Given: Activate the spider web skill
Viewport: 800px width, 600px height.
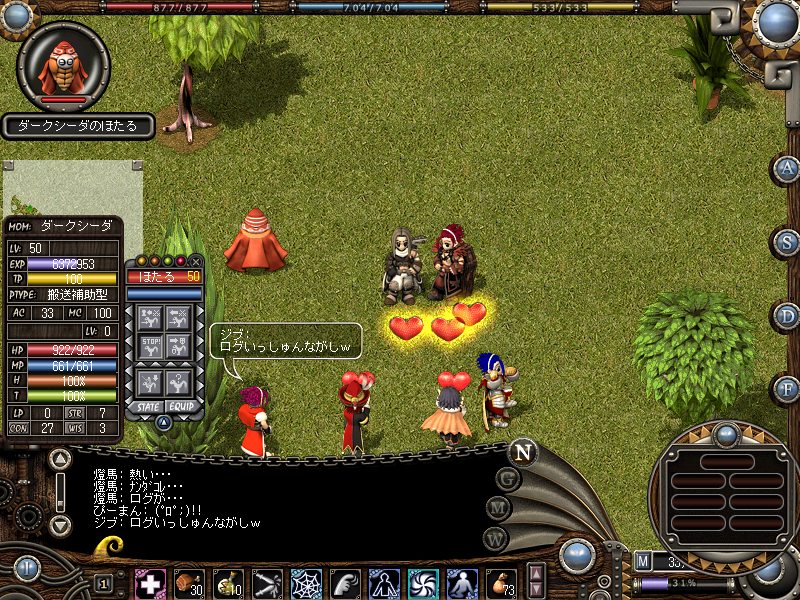Looking at the screenshot, I should [305, 582].
